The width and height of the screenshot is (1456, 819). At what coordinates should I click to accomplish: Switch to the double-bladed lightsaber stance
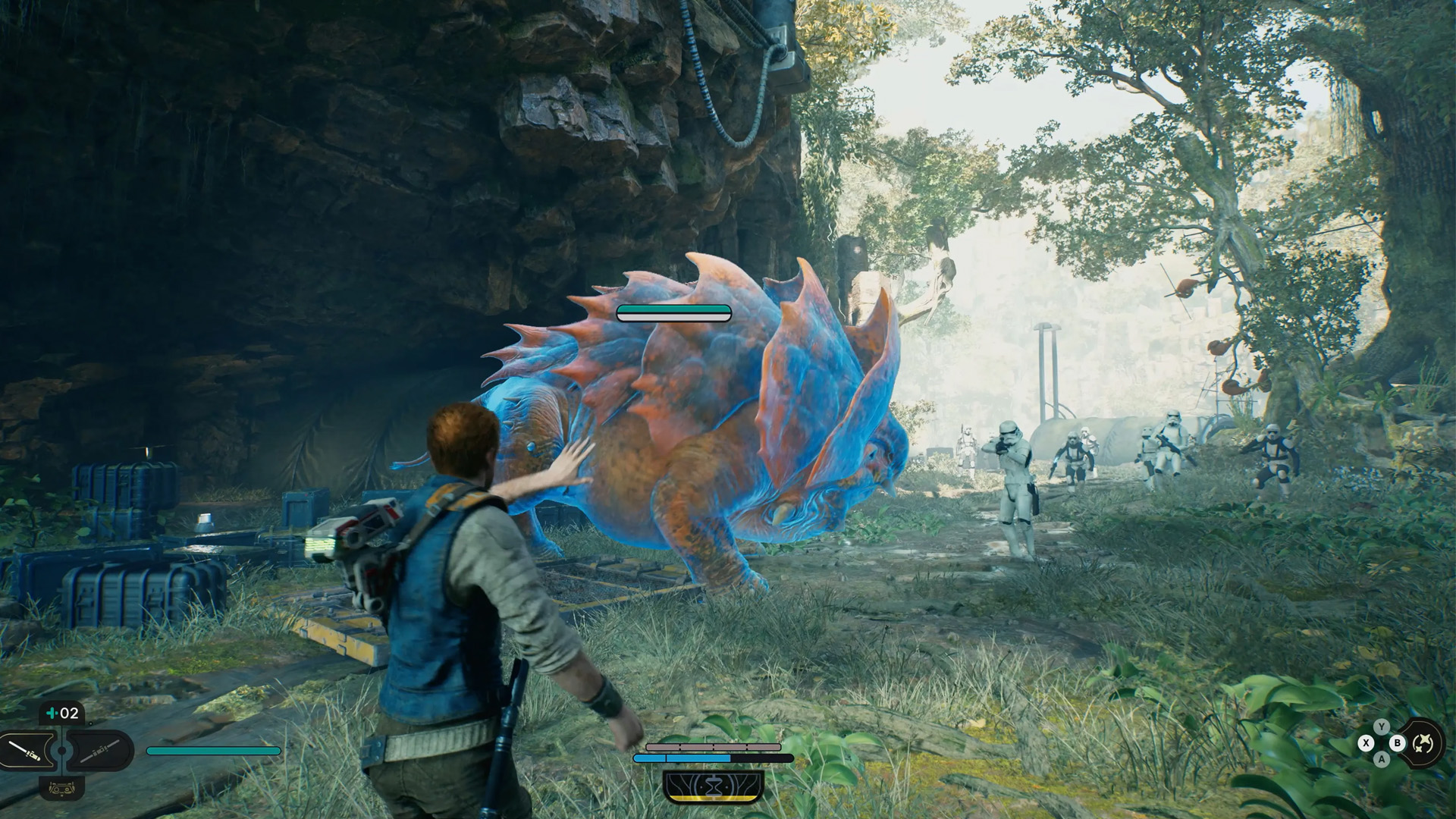(99, 751)
